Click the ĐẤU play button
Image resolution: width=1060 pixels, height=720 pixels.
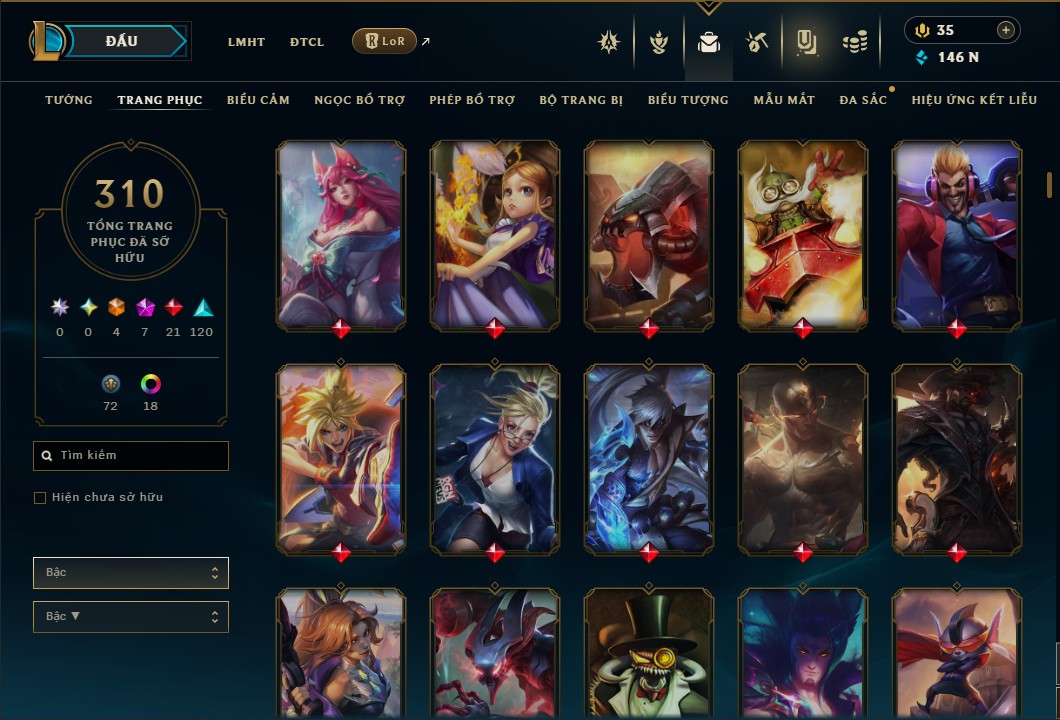[x=122, y=41]
